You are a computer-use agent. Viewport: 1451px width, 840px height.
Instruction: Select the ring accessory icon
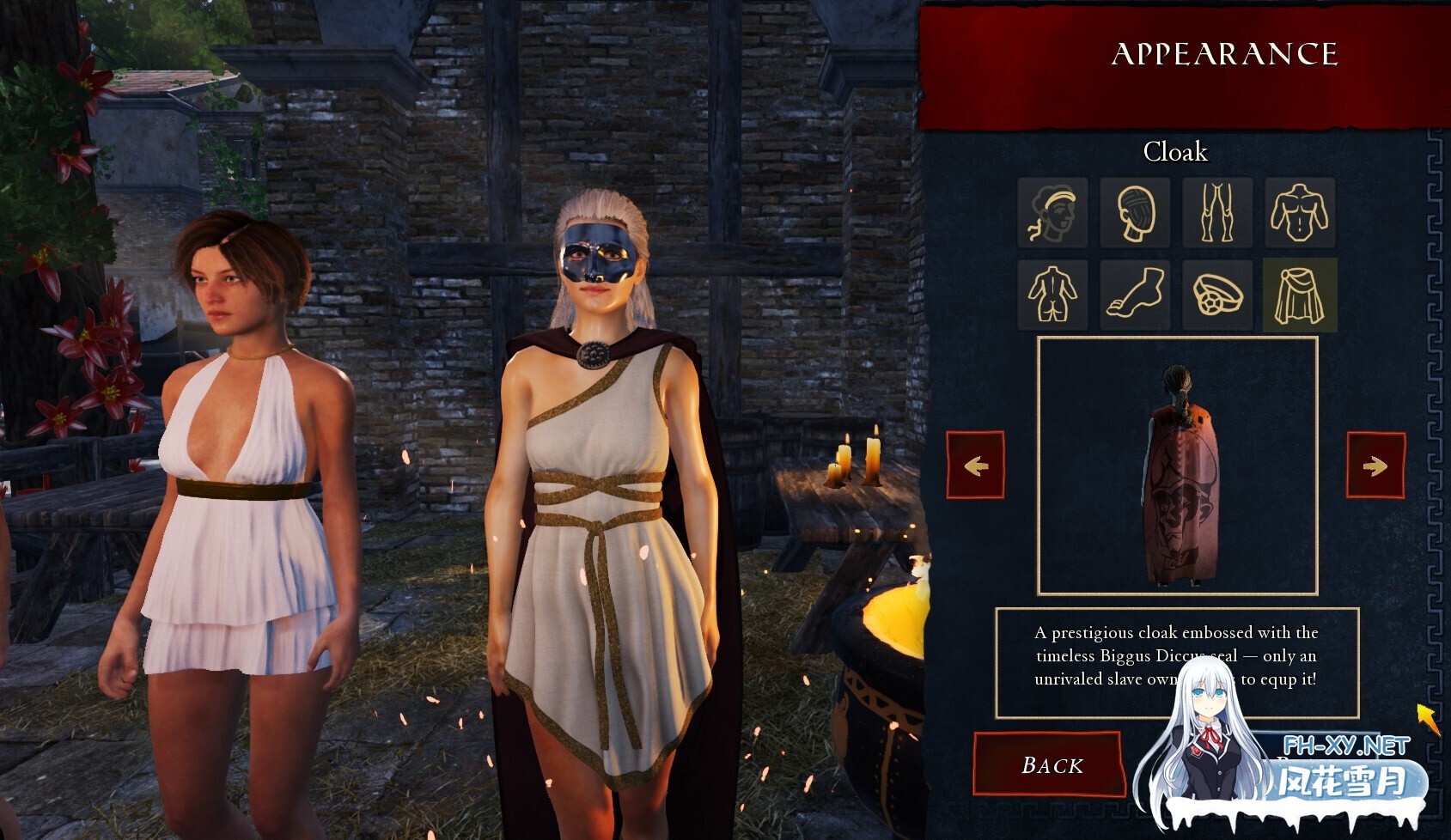pyautogui.click(x=1217, y=293)
